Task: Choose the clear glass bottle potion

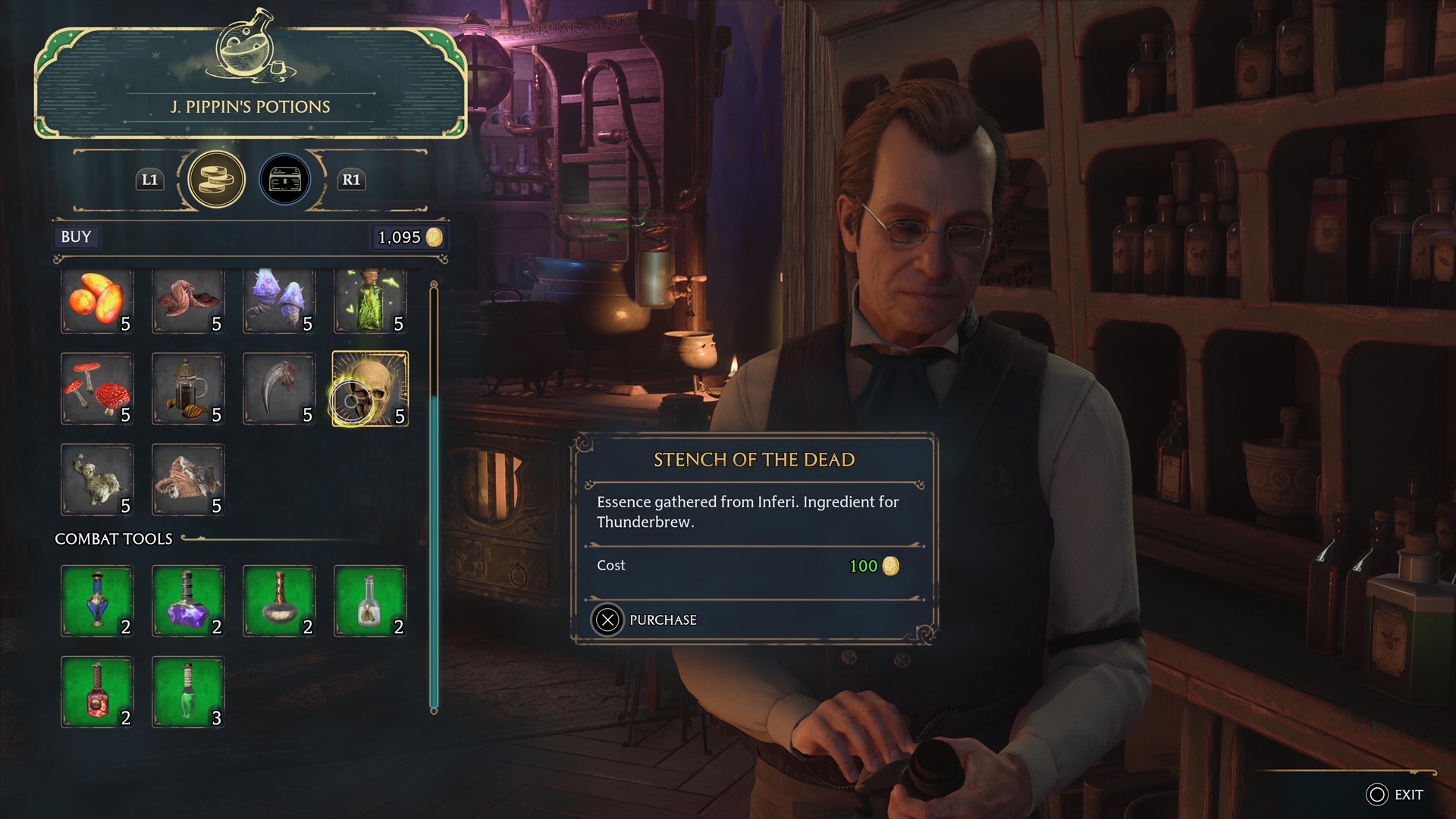Action: (x=370, y=601)
